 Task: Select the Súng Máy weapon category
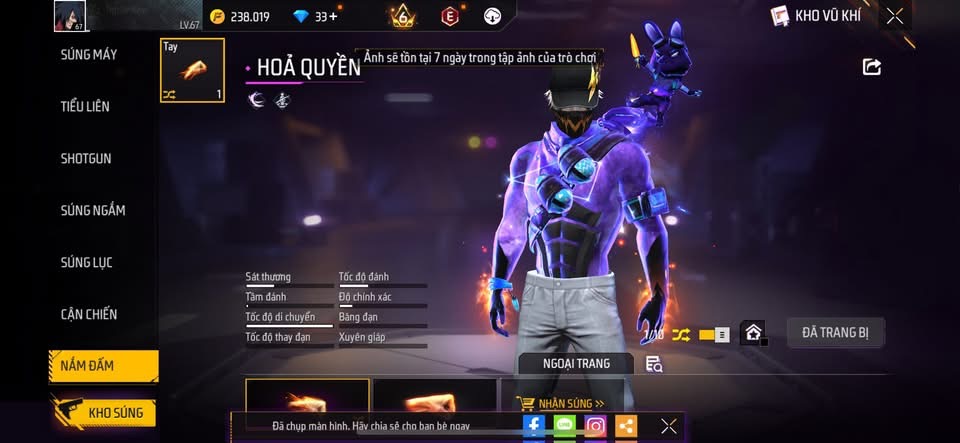pos(89,54)
